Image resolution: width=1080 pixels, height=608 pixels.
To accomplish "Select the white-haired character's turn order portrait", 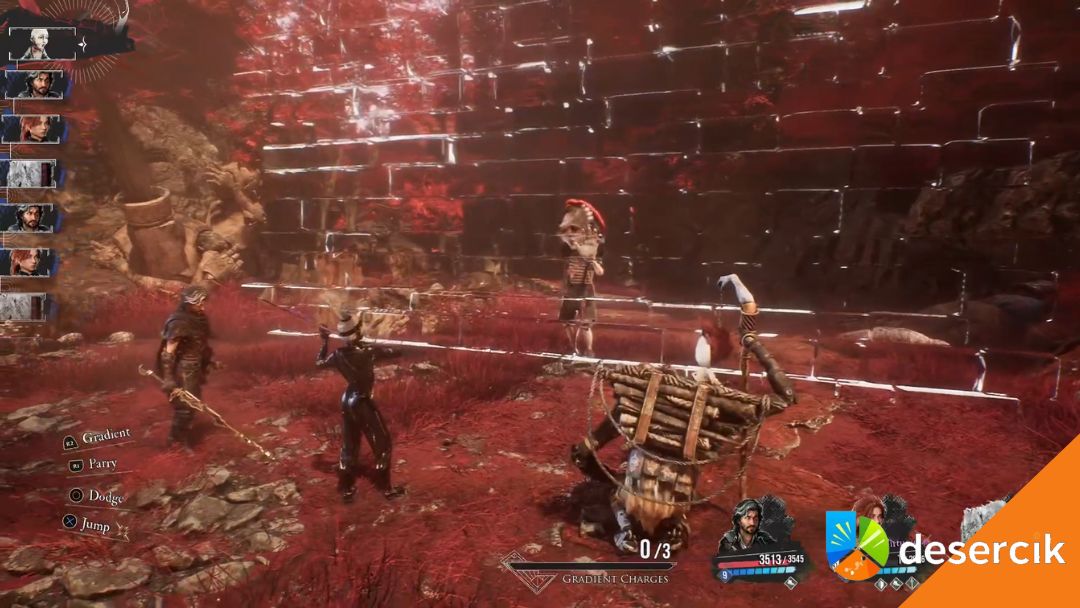I will 42,42.
